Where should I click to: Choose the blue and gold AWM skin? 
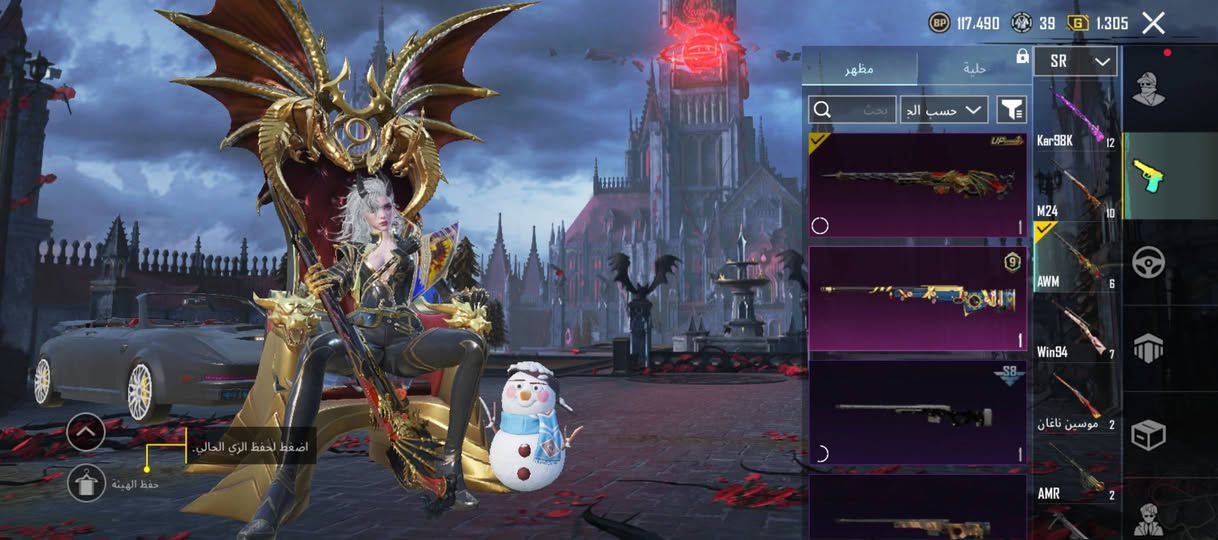916,299
